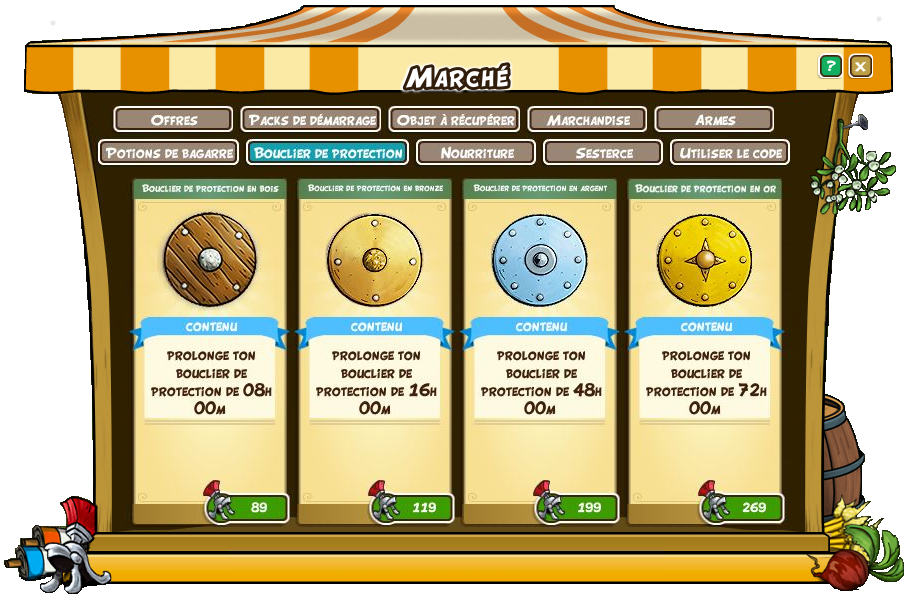Select the Objet à récupérer tab
Viewport: 906px width, 600px height.
455,120
